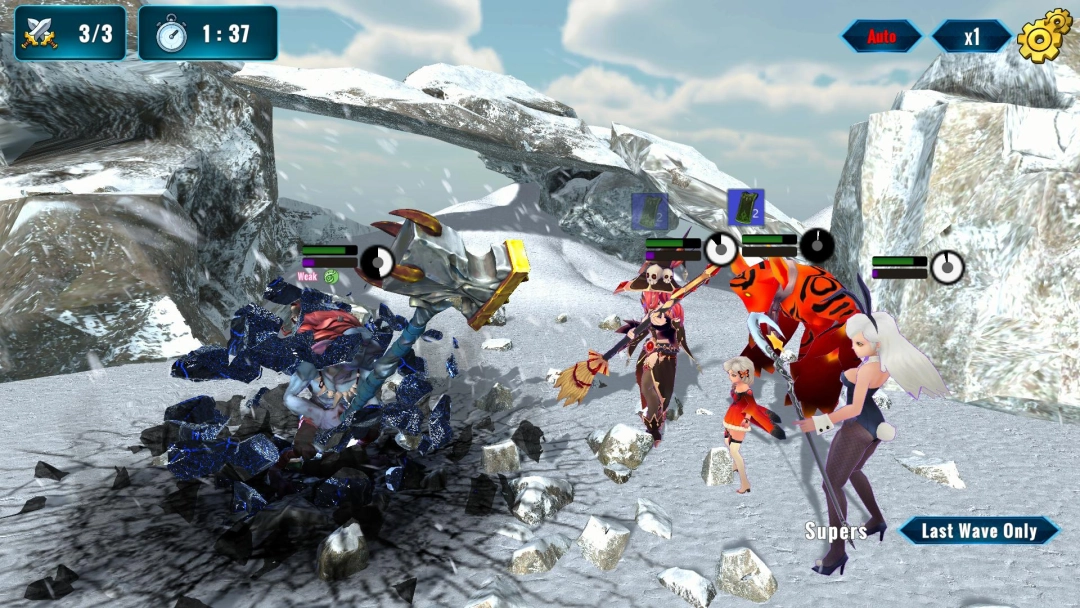Toggle the Auto battle button

(881, 37)
